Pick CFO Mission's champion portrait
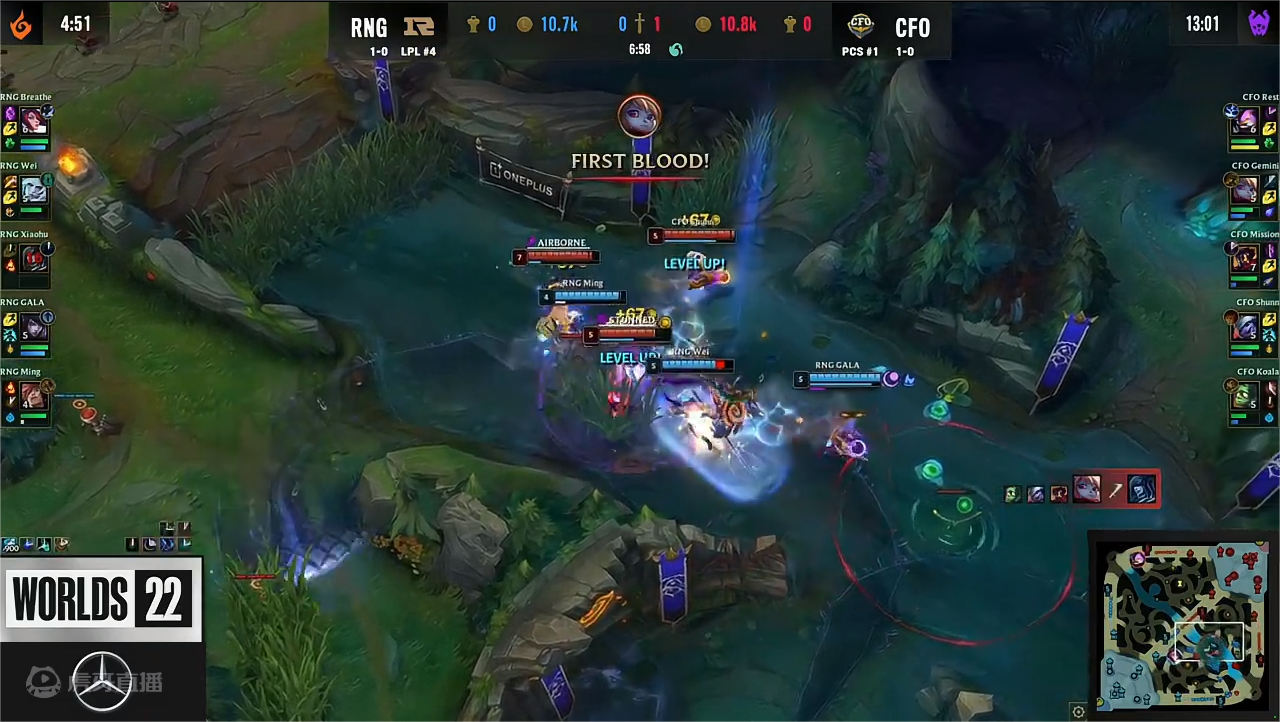The image size is (1280, 722). tap(1246, 258)
